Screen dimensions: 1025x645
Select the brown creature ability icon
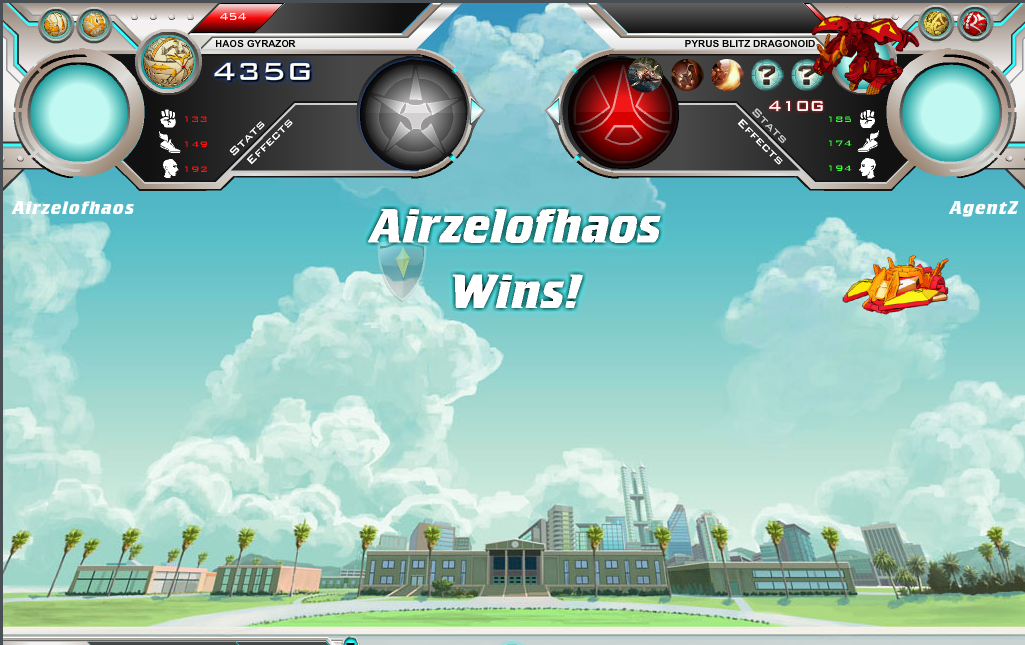(687, 74)
